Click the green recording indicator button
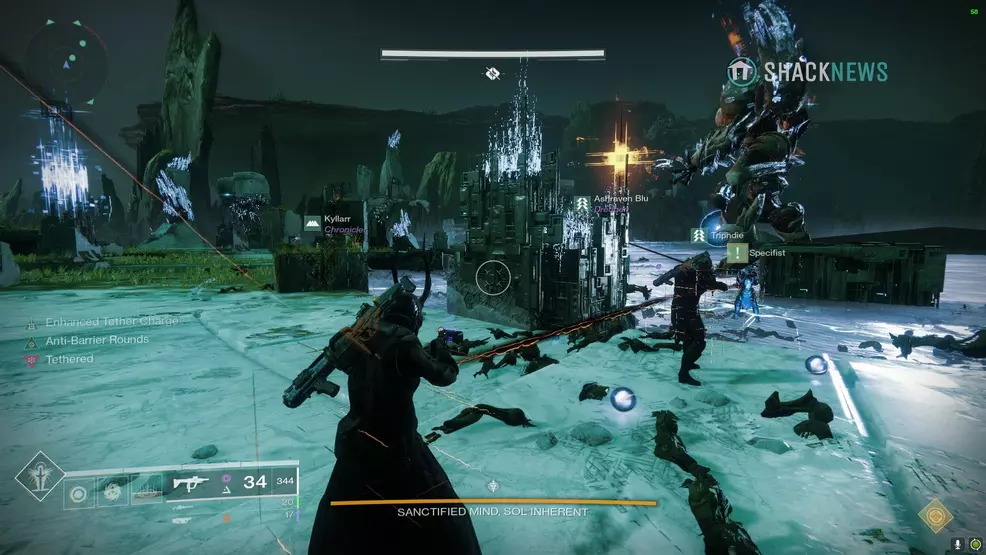 (974, 544)
